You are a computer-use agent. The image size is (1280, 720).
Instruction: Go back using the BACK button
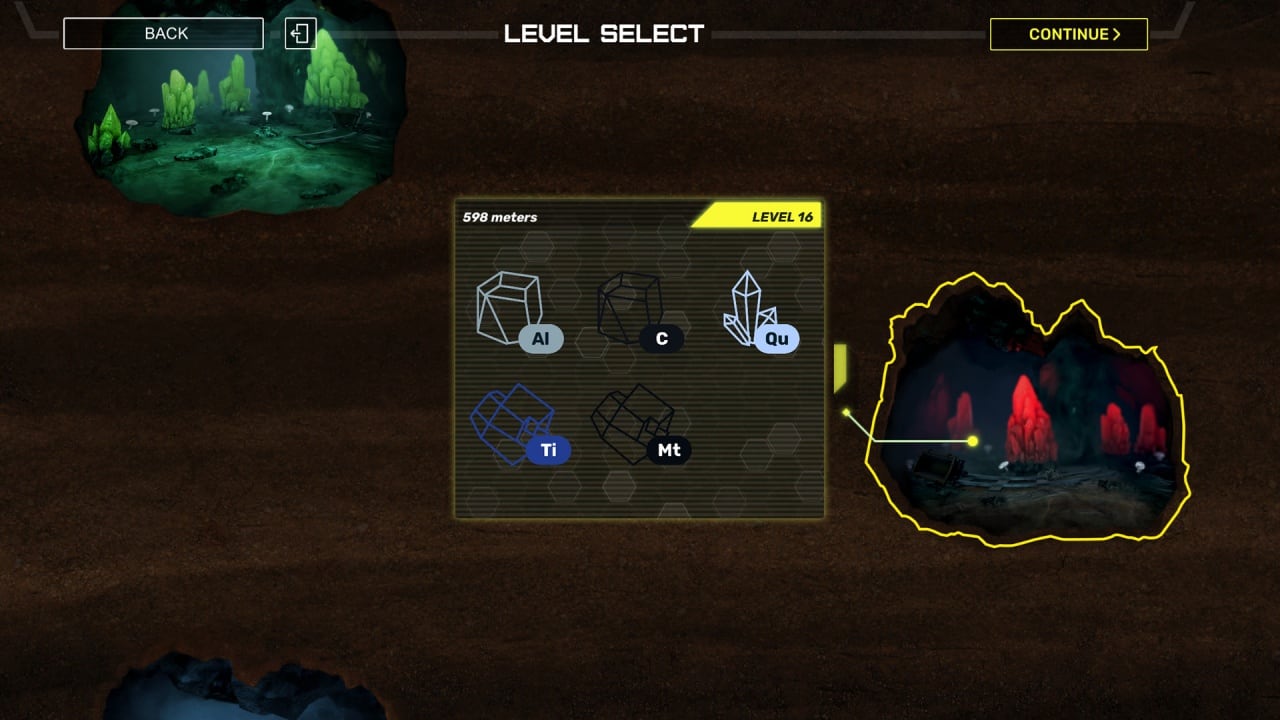click(163, 34)
